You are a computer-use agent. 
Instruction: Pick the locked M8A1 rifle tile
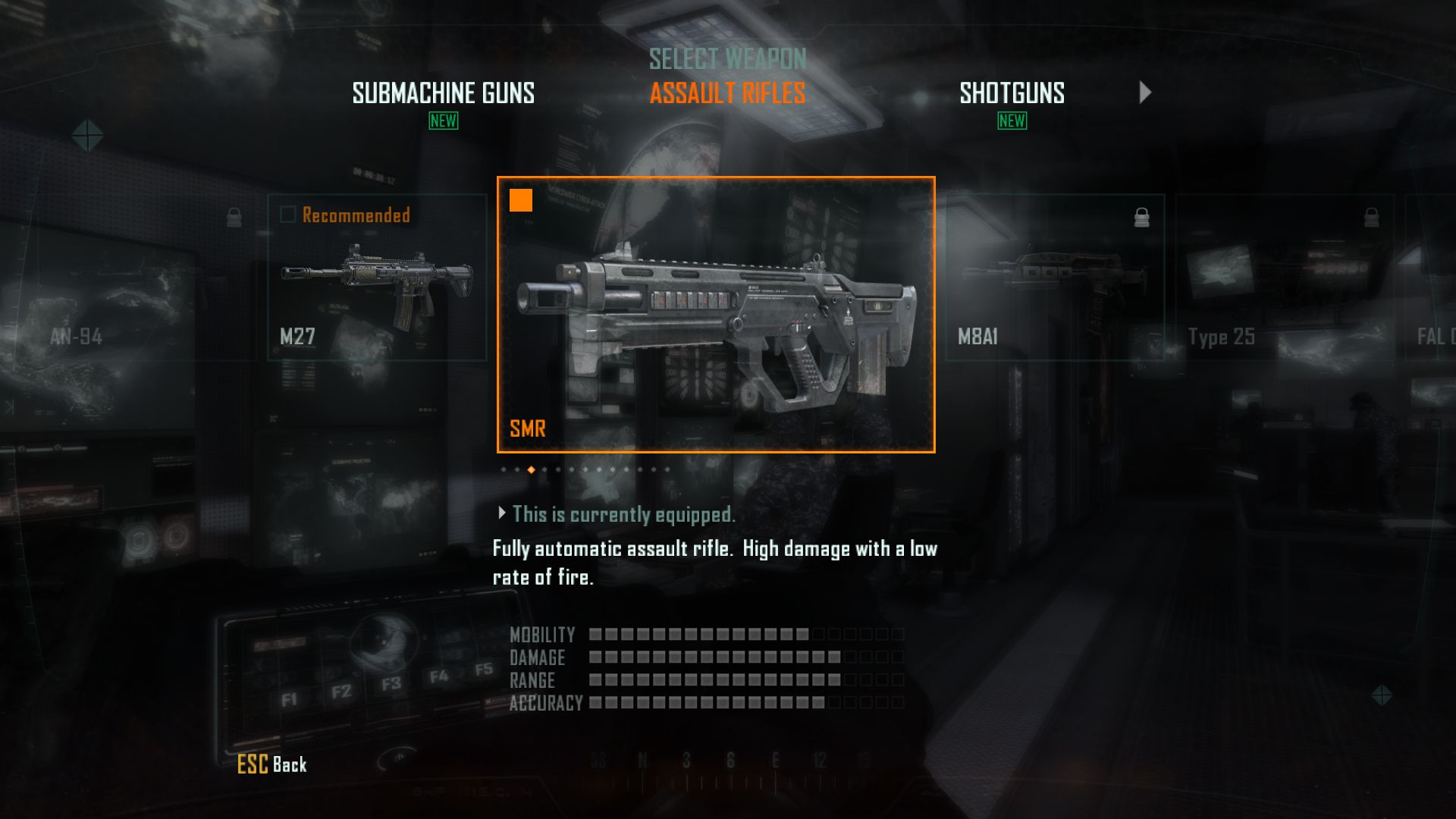pos(1055,278)
